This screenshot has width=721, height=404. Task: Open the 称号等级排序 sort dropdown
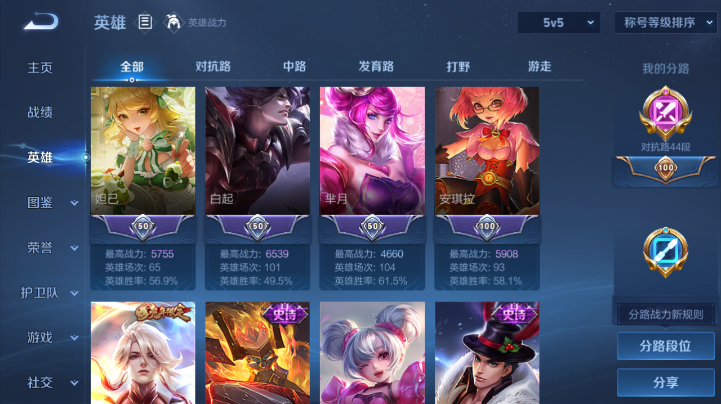[665, 22]
